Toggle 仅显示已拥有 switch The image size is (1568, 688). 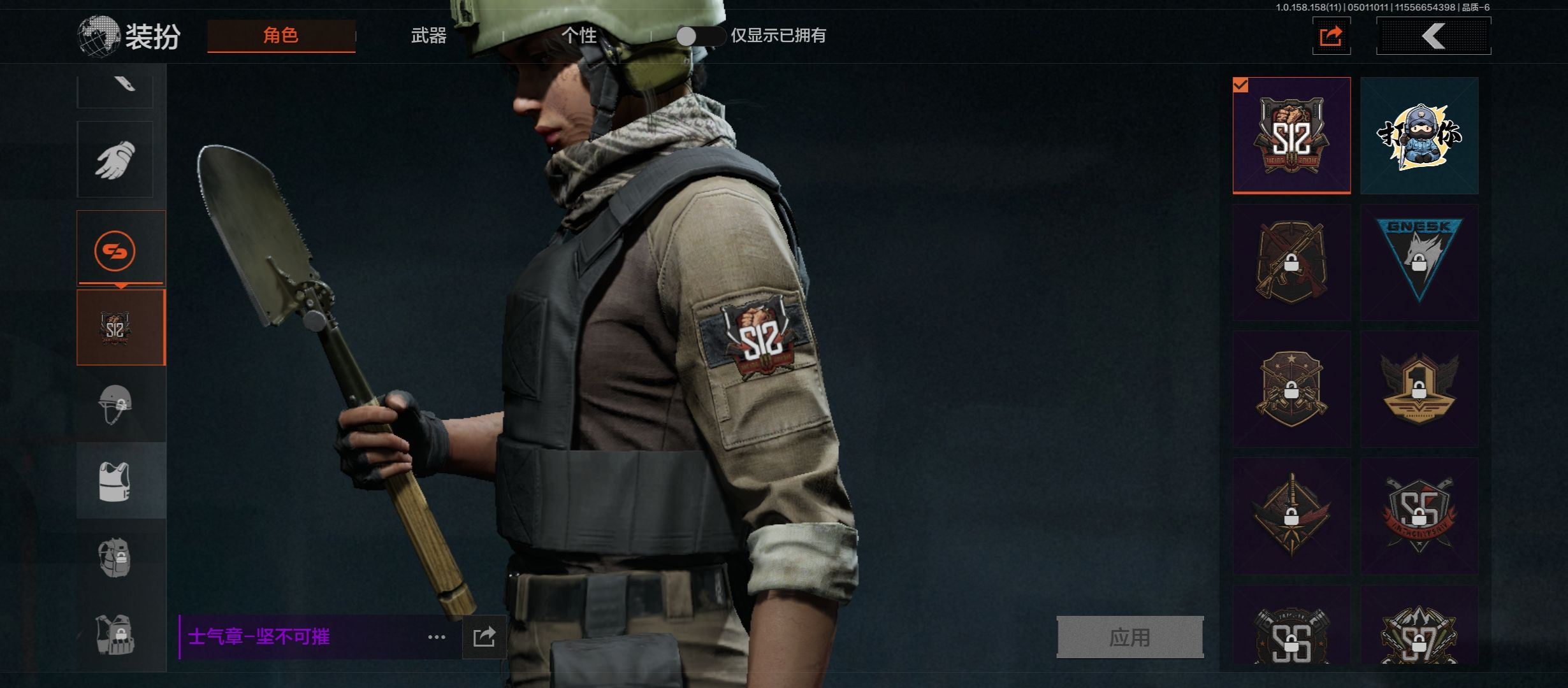(699, 36)
